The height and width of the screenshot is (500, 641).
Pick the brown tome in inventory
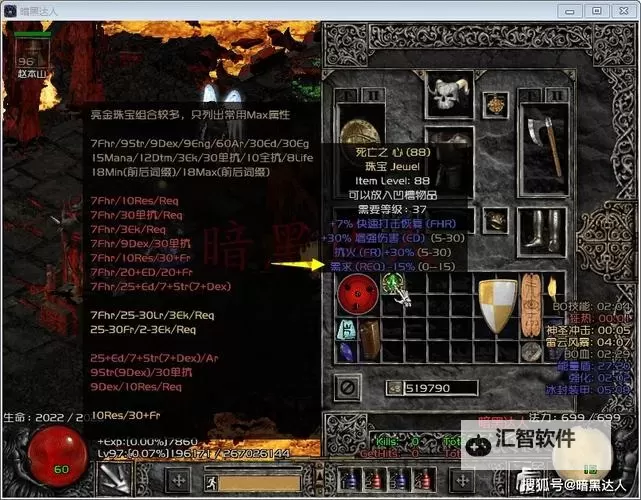[369, 340]
